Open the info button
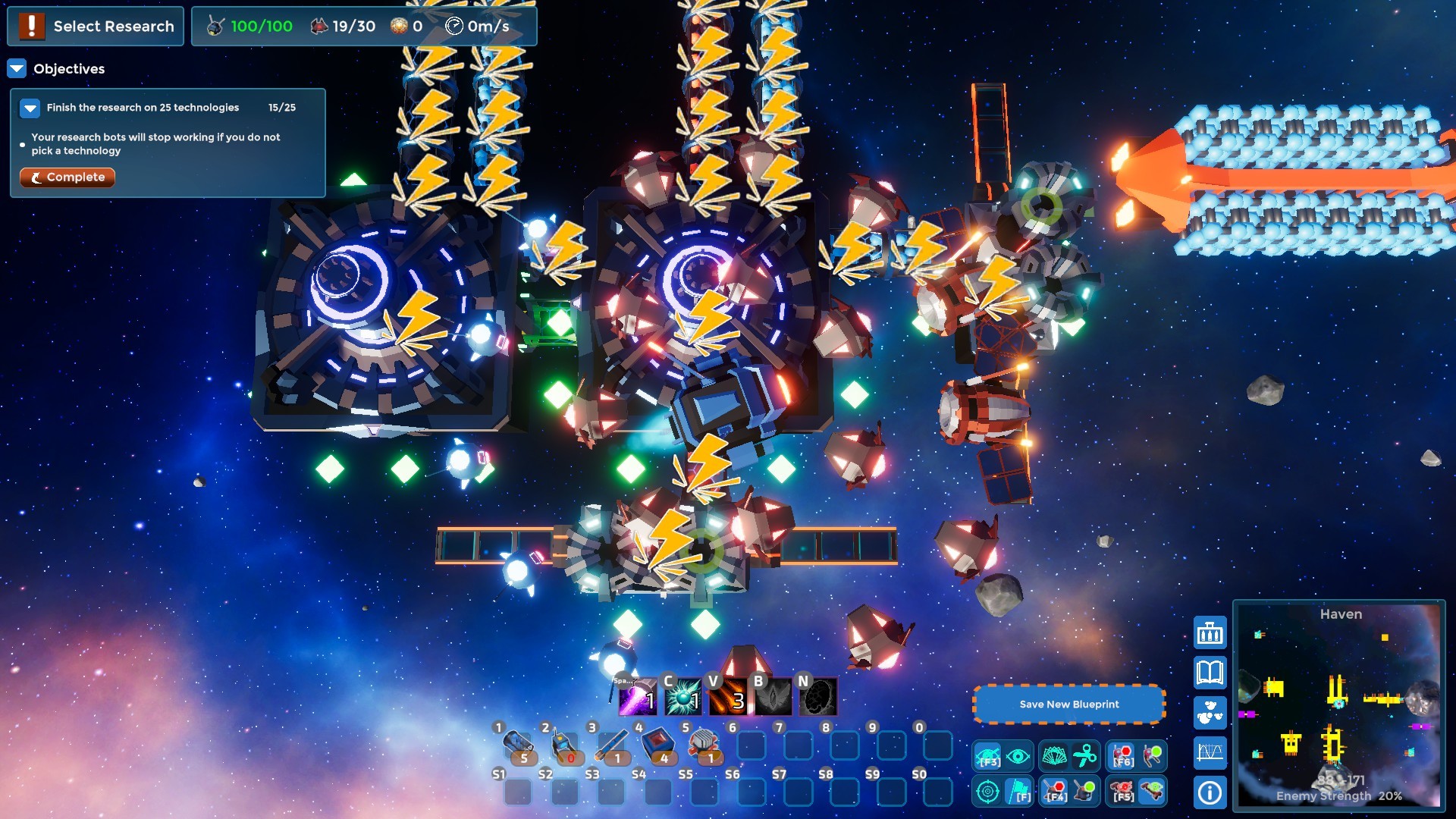Image resolution: width=1456 pixels, height=819 pixels. [1210, 792]
